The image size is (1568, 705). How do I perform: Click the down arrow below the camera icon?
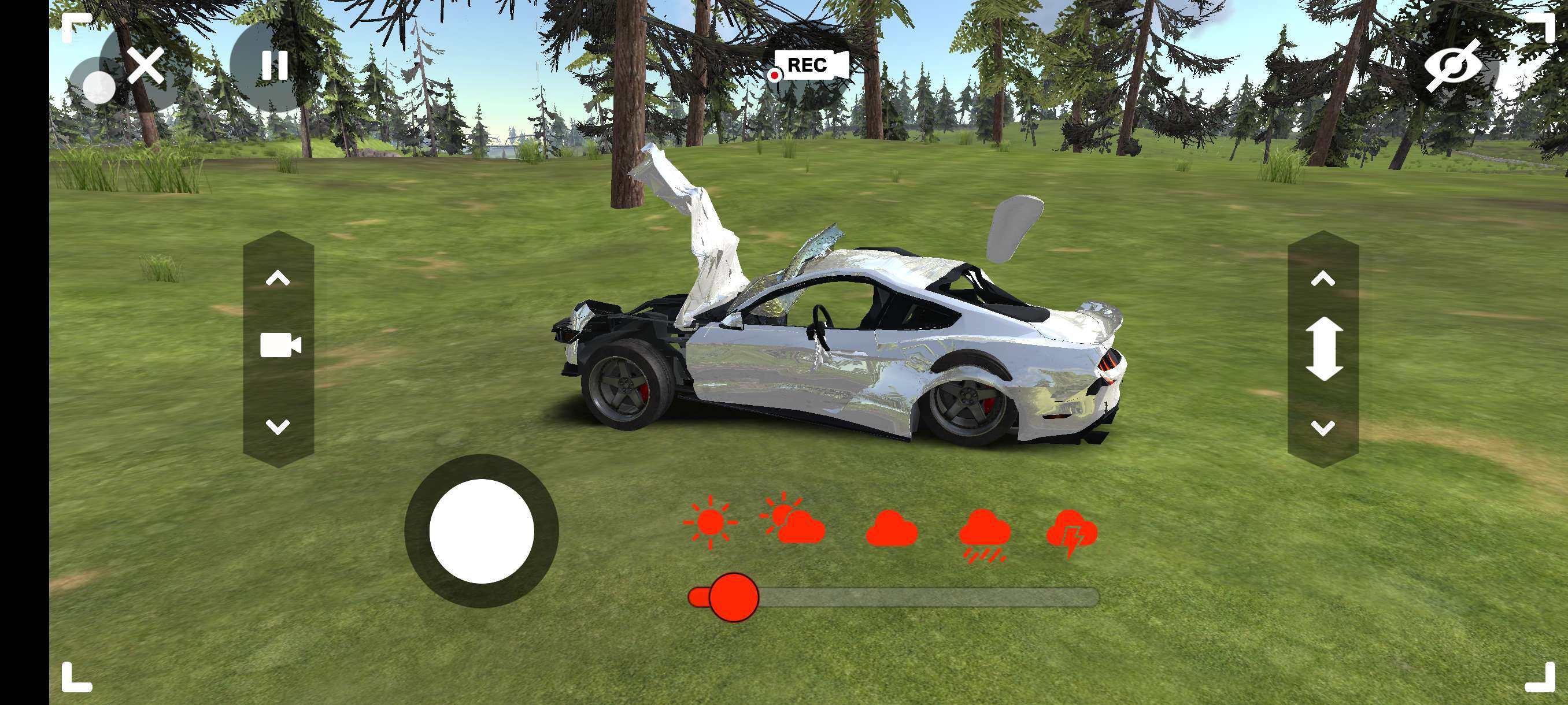tap(278, 426)
